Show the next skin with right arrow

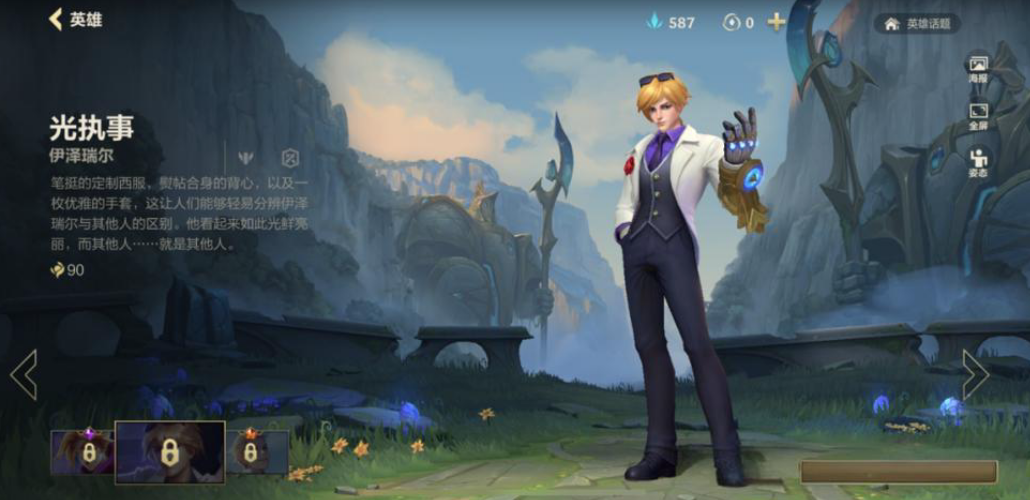click(x=975, y=374)
